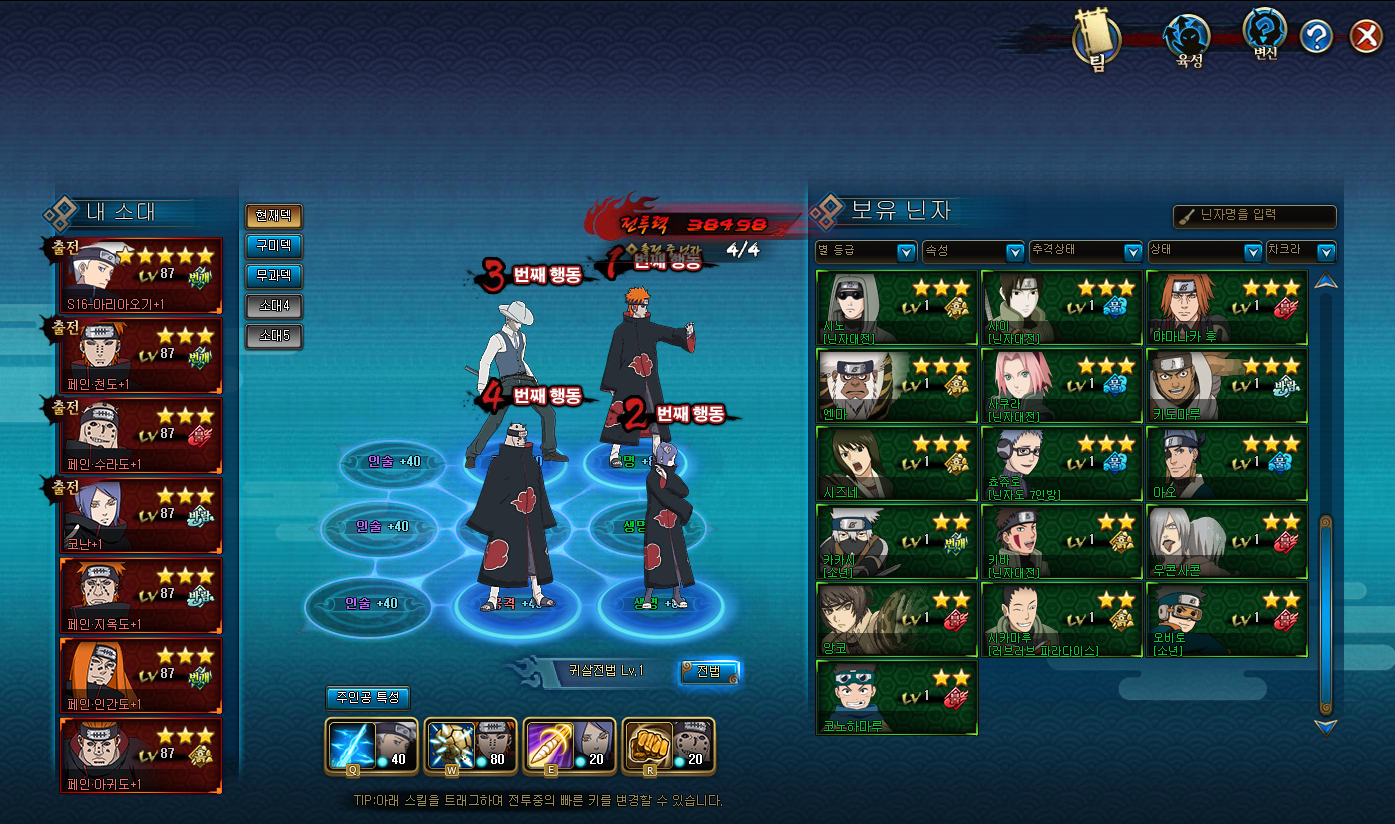
Task: Open the 팁 scroll icon
Action: coord(1096,40)
